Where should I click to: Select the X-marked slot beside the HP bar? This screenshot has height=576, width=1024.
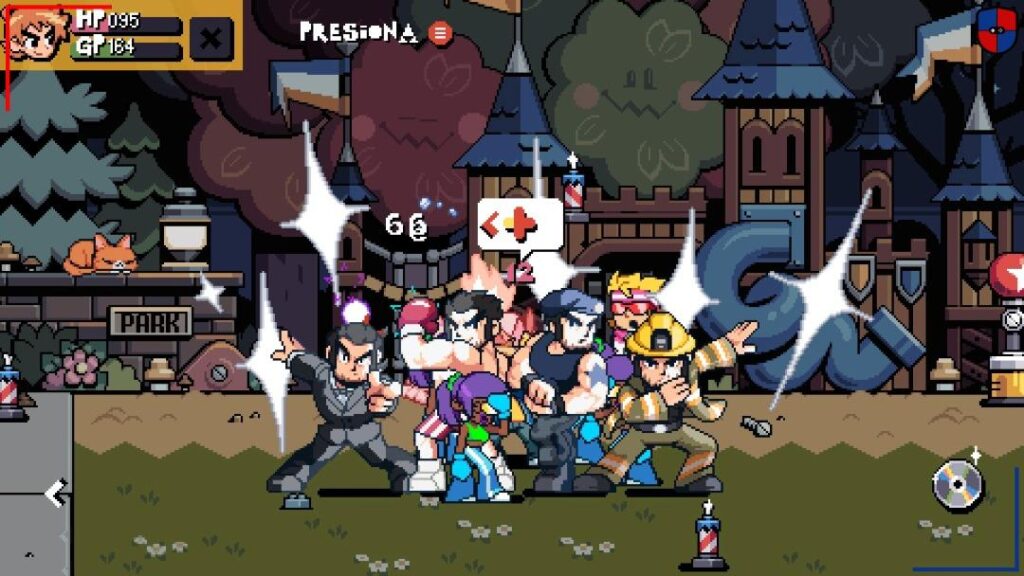tap(211, 39)
